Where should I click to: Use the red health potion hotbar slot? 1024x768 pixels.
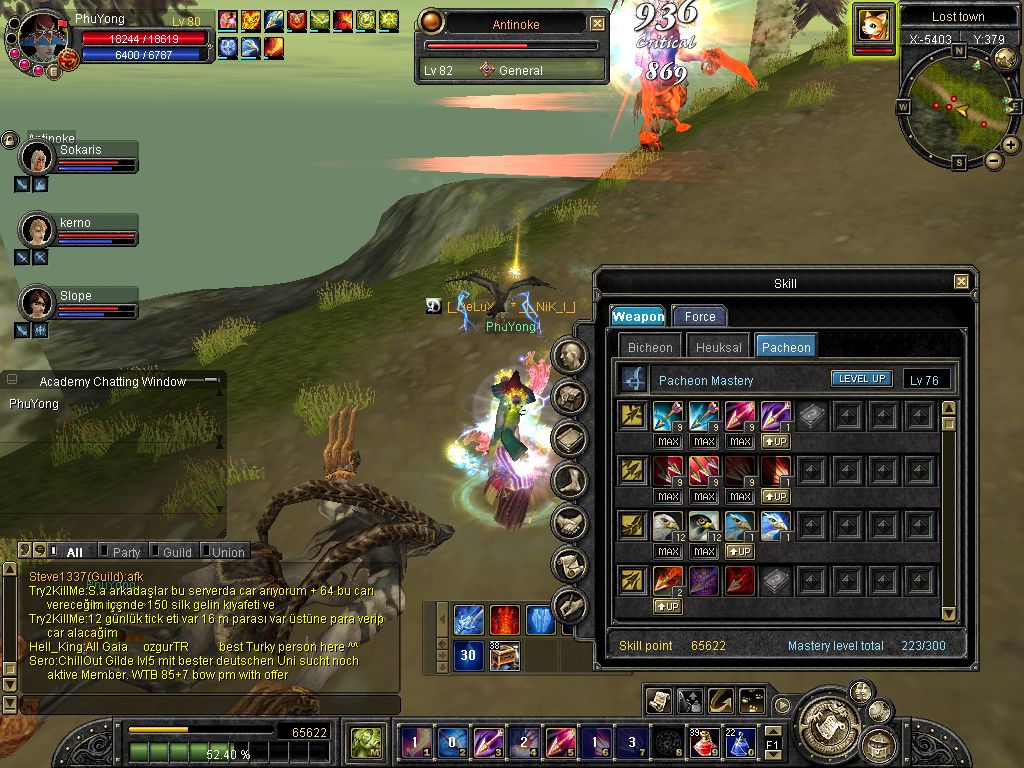click(x=705, y=743)
